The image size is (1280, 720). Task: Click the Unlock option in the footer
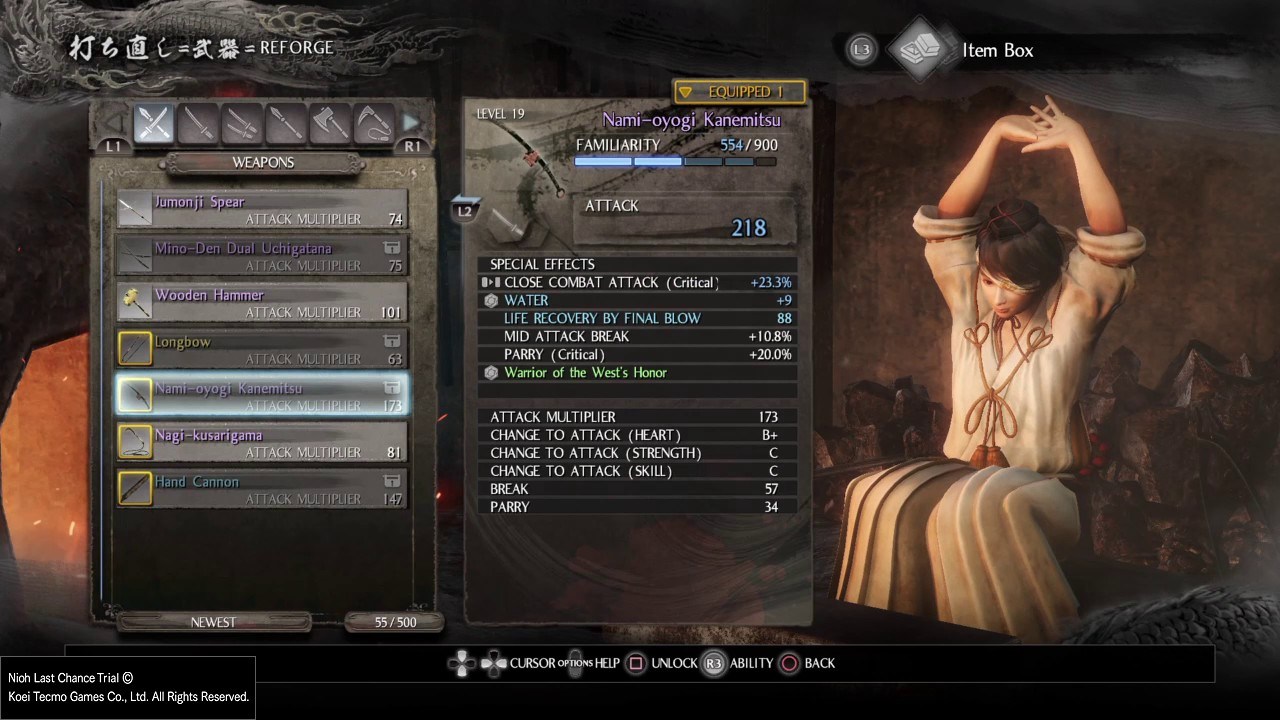click(x=662, y=663)
